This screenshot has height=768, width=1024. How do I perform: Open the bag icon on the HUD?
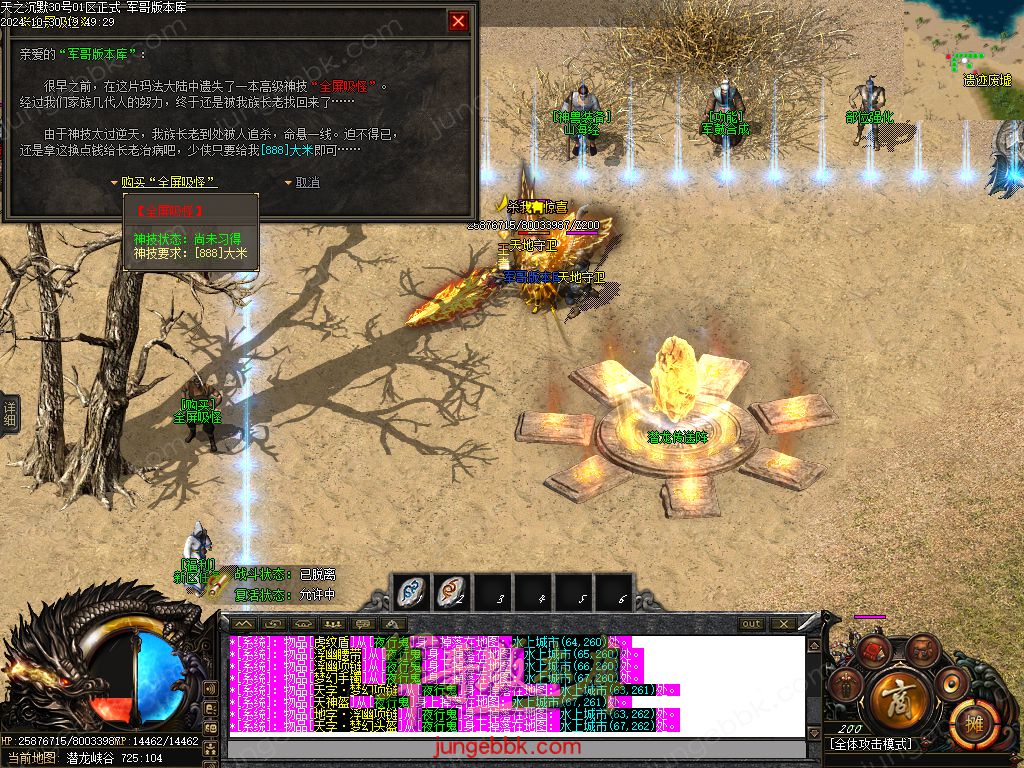pyautogui.click(x=921, y=652)
